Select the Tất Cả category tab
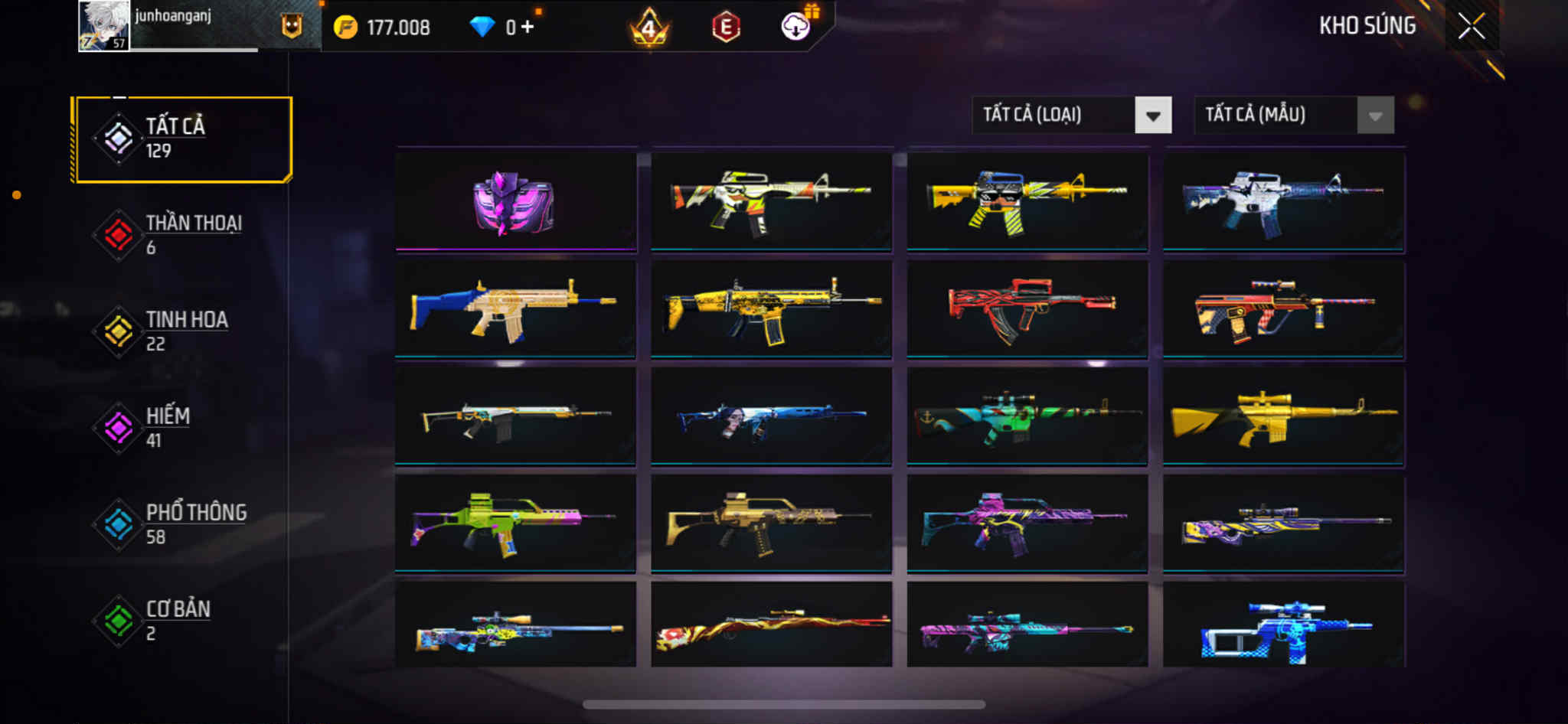The image size is (1568, 724). pos(182,139)
